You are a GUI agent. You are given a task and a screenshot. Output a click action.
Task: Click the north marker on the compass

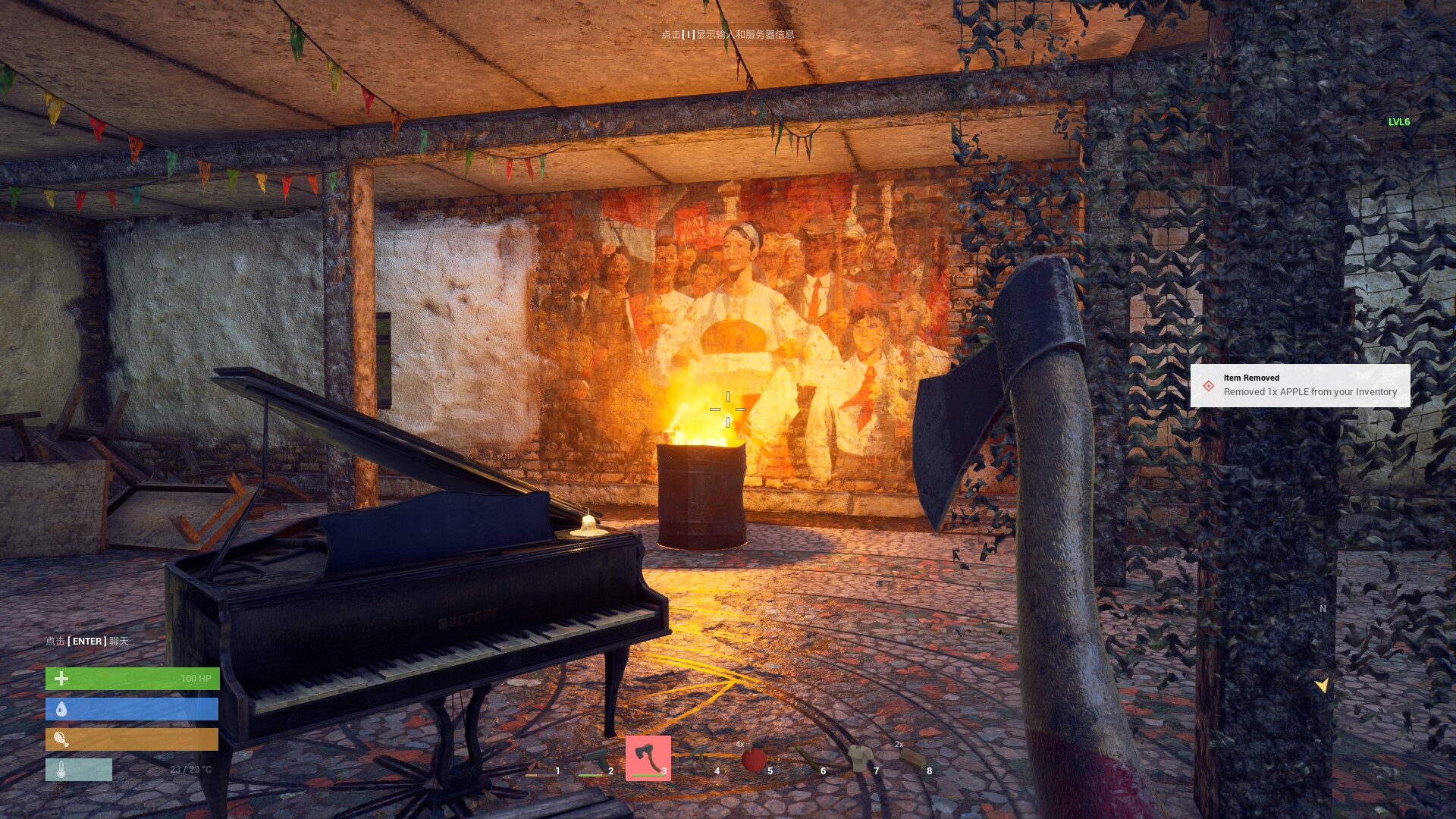tap(1322, 608)
